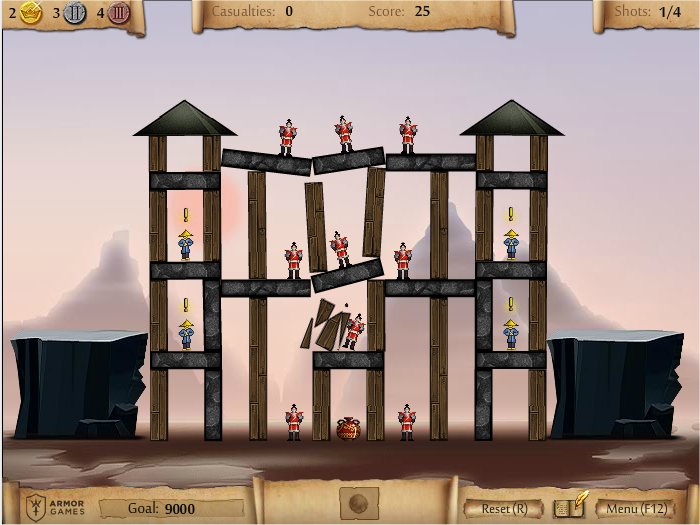Visit the Armor Games logo link
Screen dimensions: 700x525
55,505
